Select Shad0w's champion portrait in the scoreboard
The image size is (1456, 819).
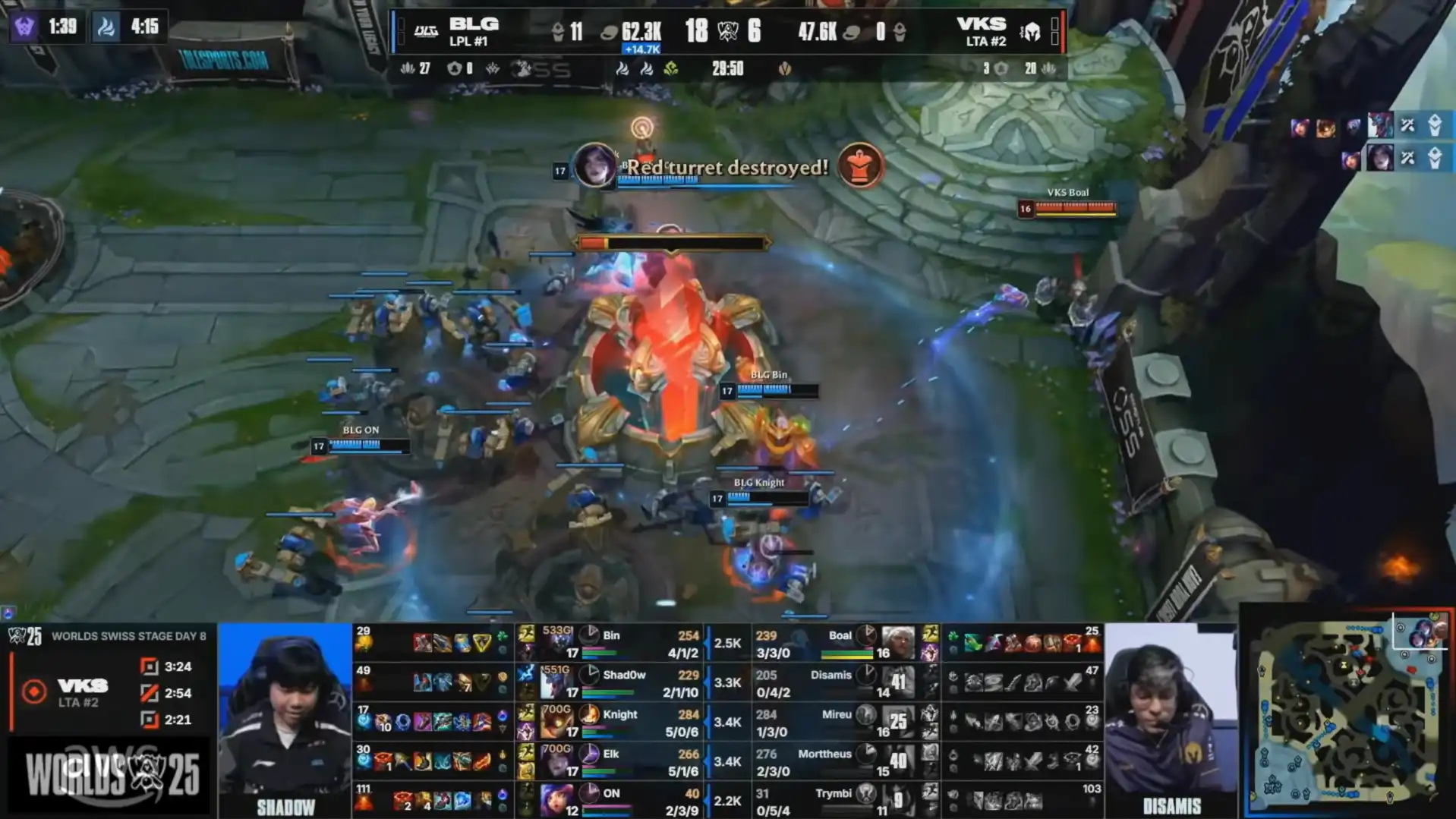556,682
